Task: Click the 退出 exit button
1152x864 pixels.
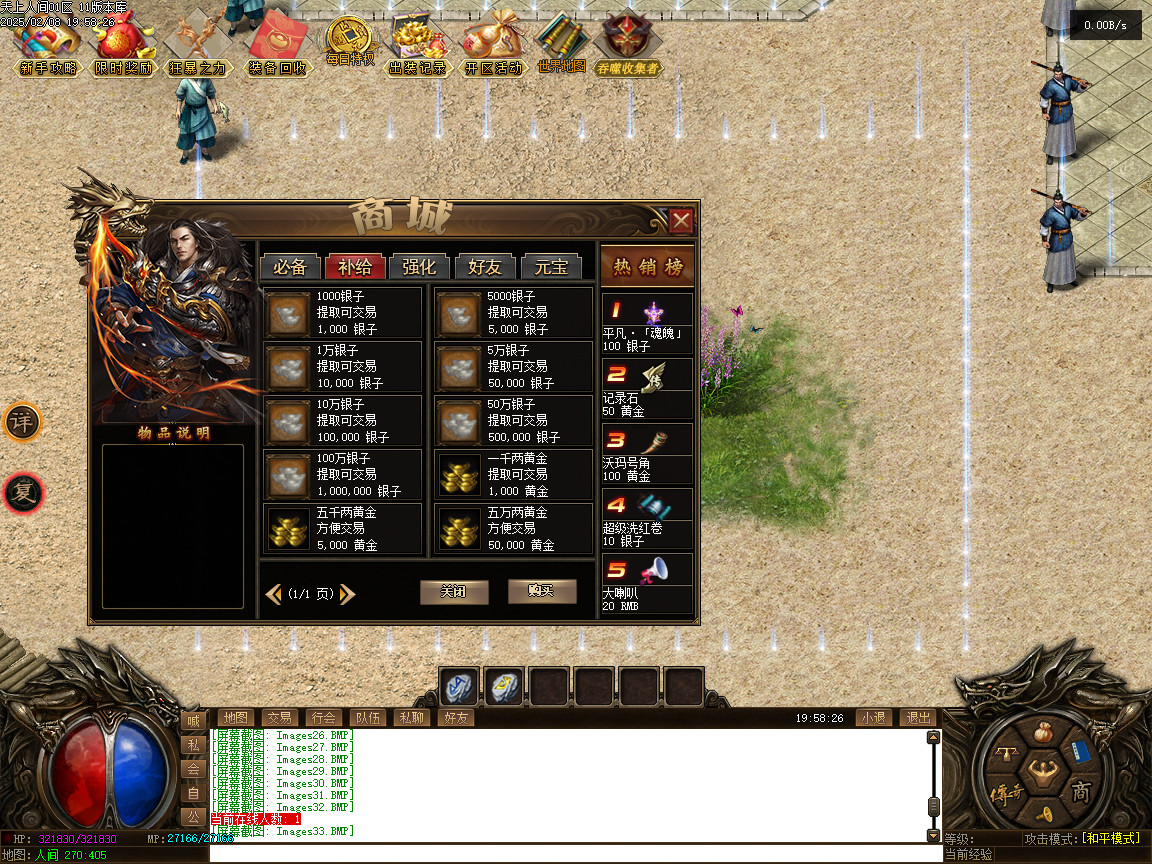Action: (918, 718)
